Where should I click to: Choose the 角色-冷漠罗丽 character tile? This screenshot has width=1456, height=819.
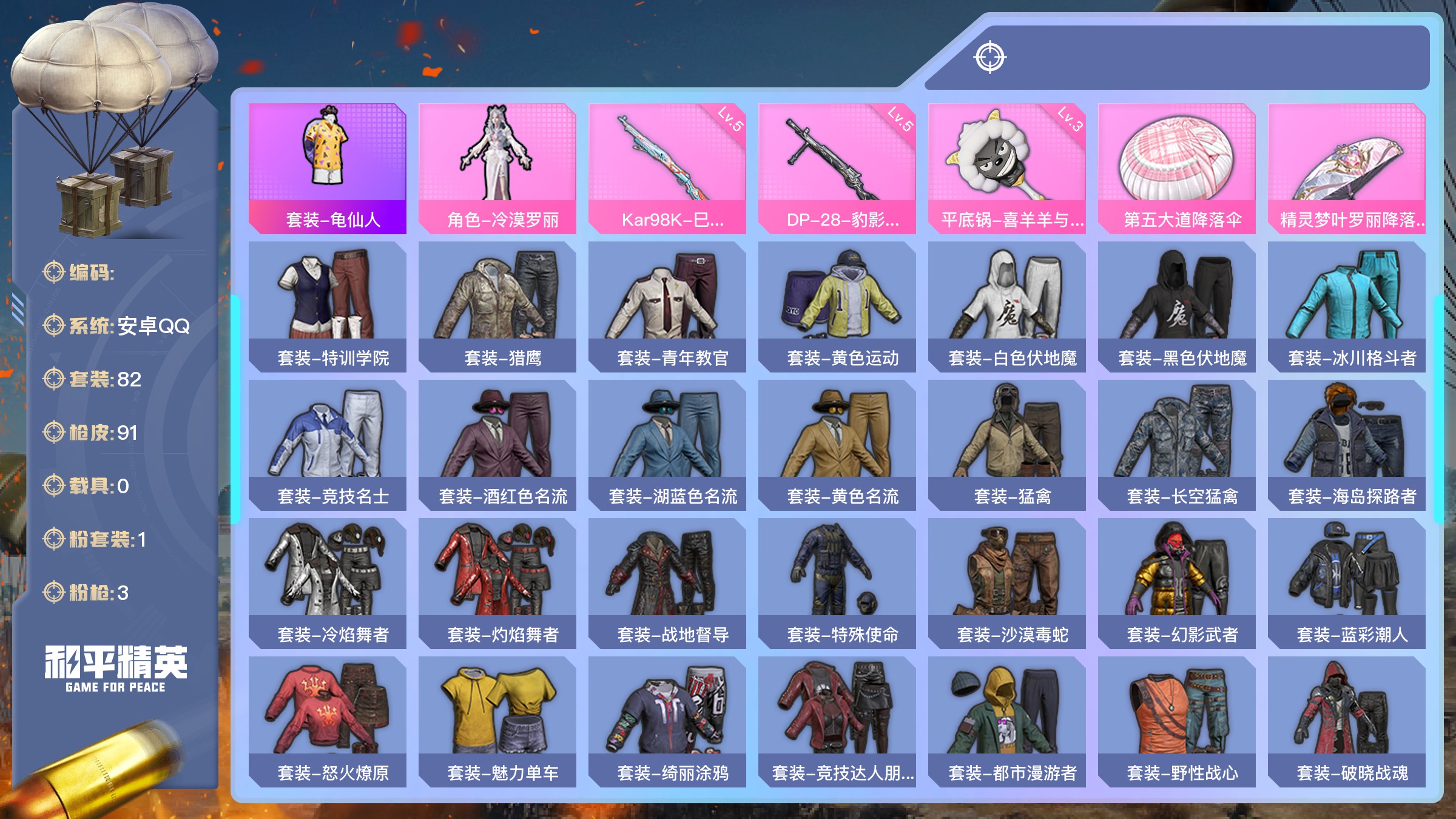tap(497, 168)
